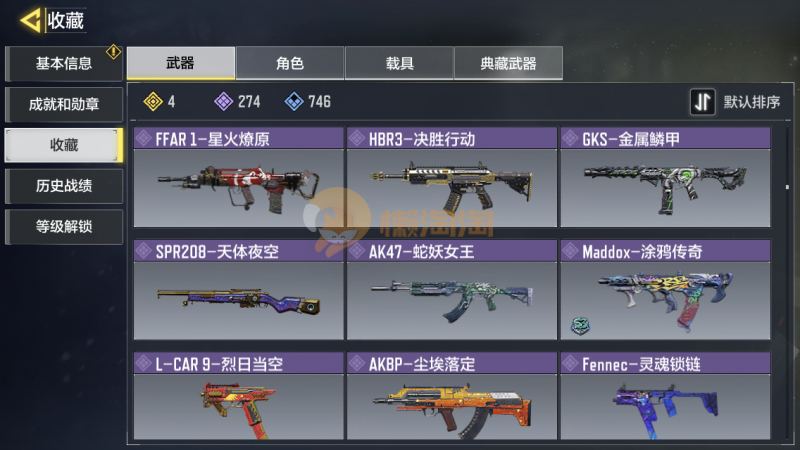Switch to the 角色 tab
The height and width of the screenshot is (450, 800).
click(x=290, y=63)
